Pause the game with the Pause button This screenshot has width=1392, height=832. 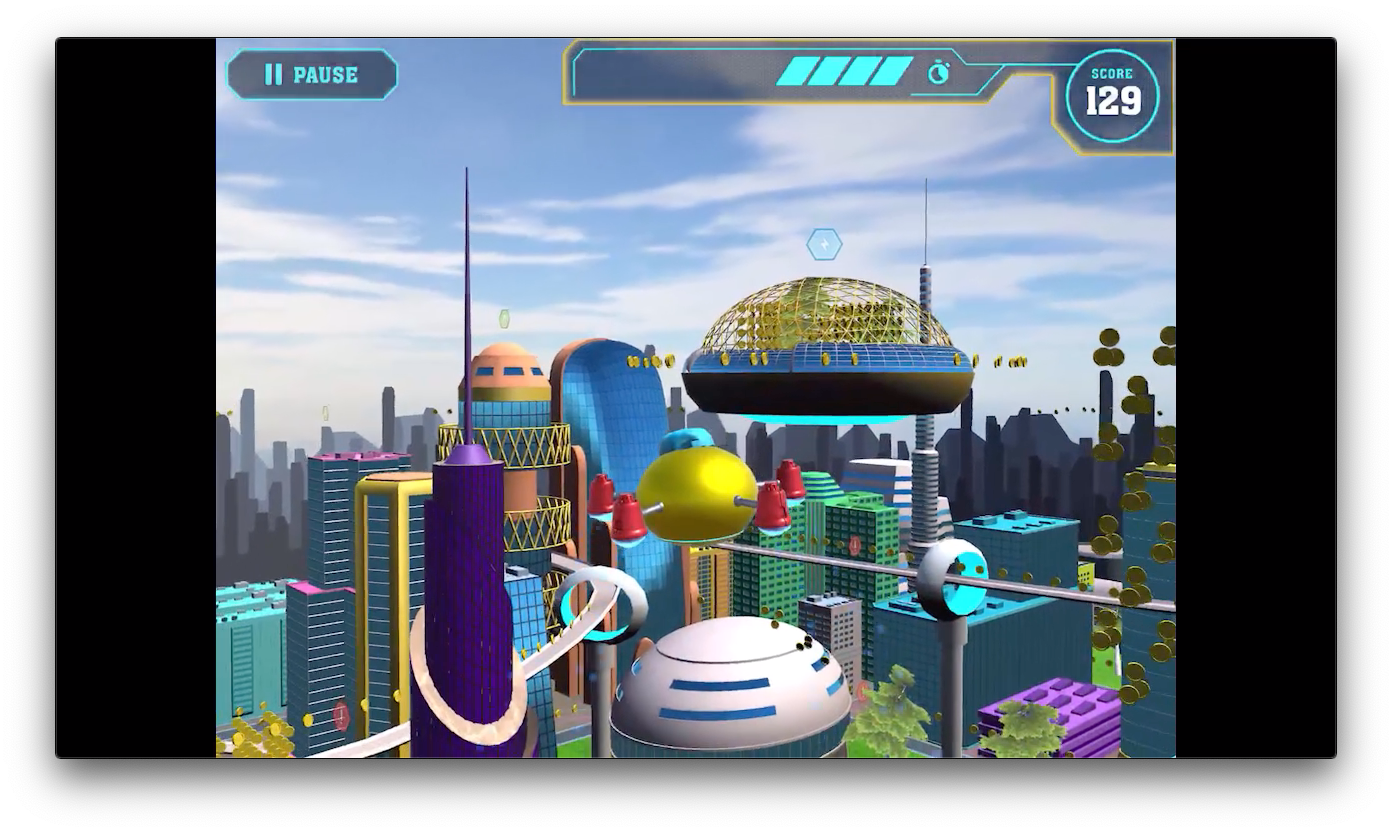312,75
